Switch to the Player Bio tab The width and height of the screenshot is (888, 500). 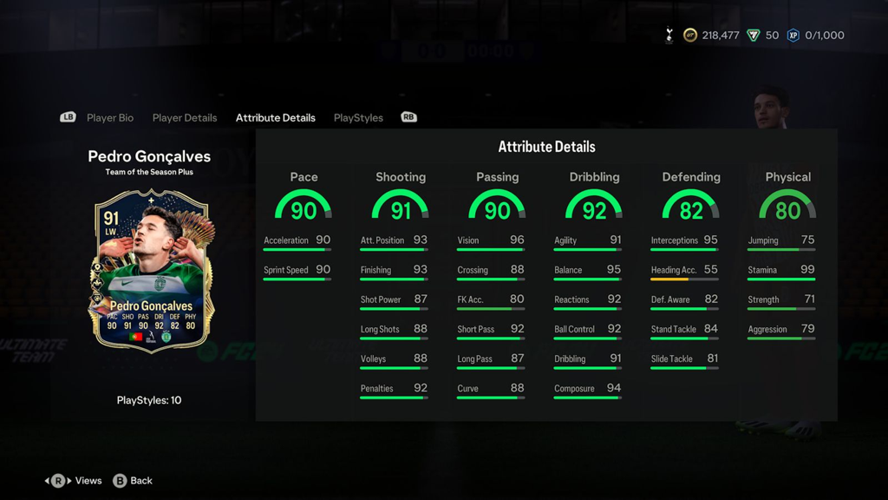coord(110,118)
